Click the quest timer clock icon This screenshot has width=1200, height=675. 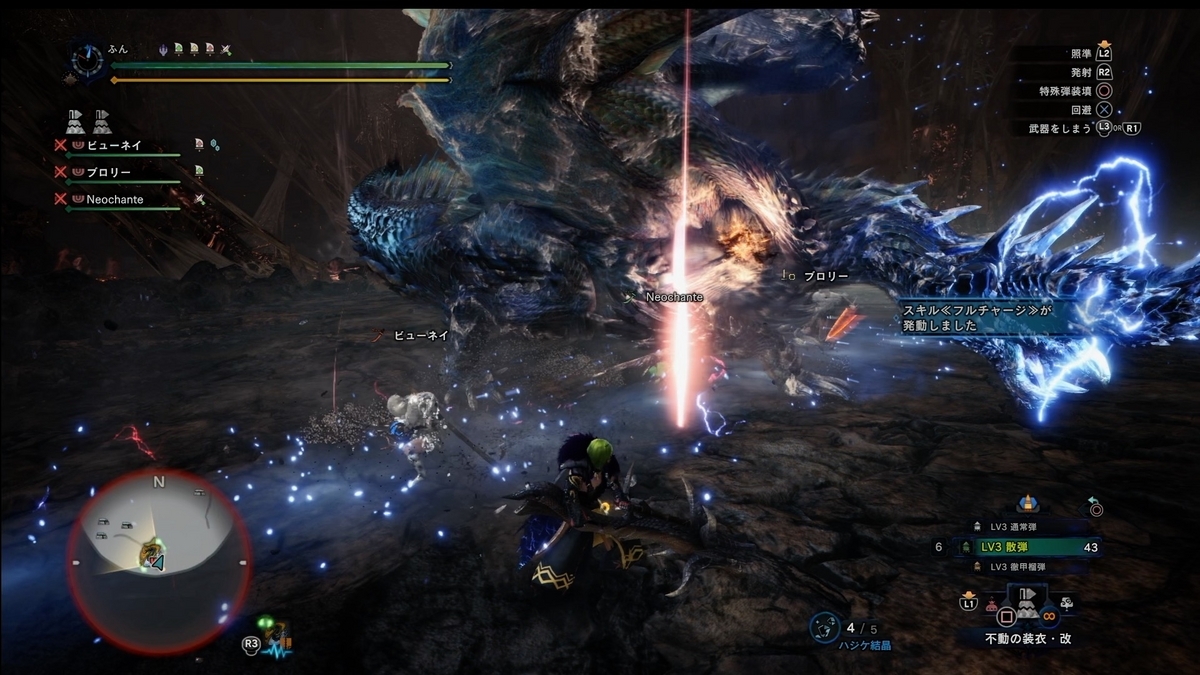(86, 59)
